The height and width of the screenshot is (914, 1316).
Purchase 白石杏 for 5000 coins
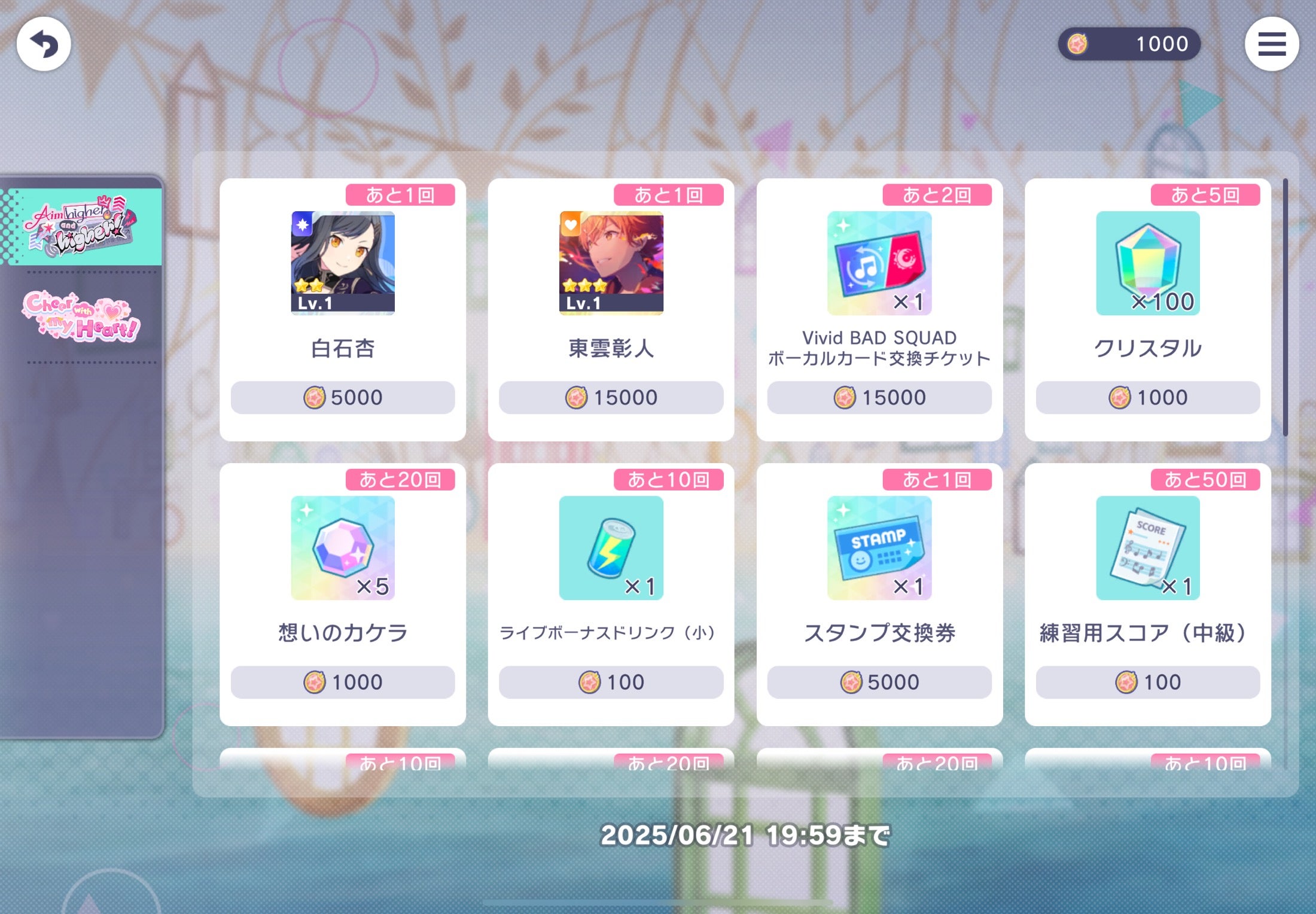tap(343, 397)
